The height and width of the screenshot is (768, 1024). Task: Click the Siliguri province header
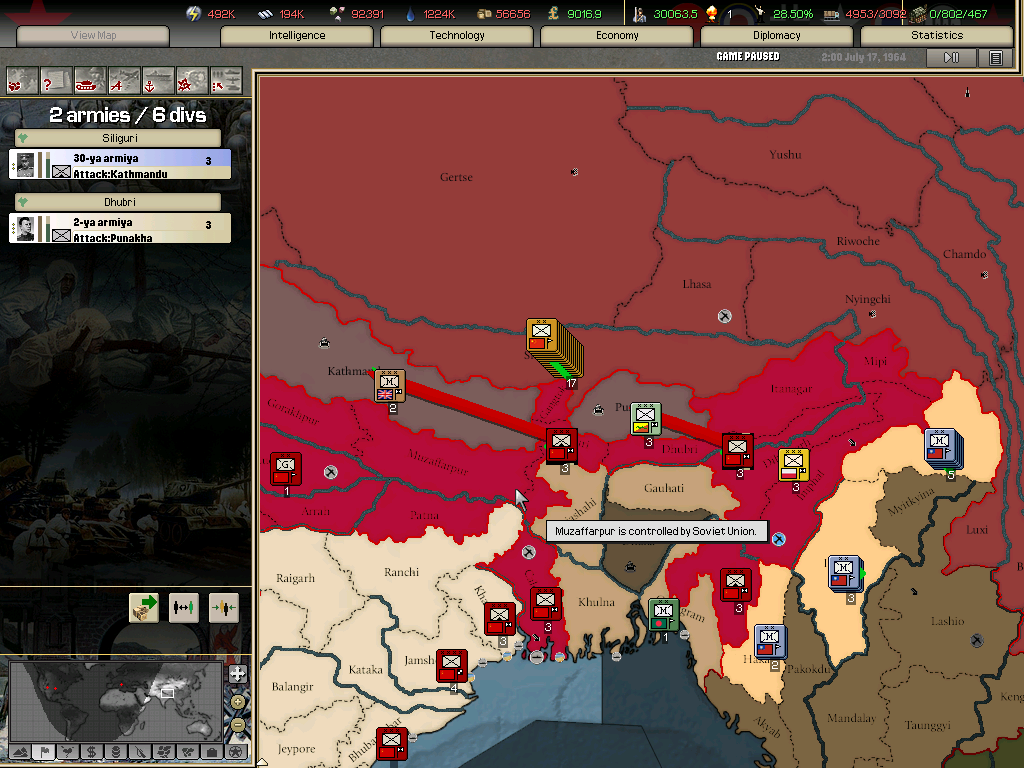tap(119, 138)
